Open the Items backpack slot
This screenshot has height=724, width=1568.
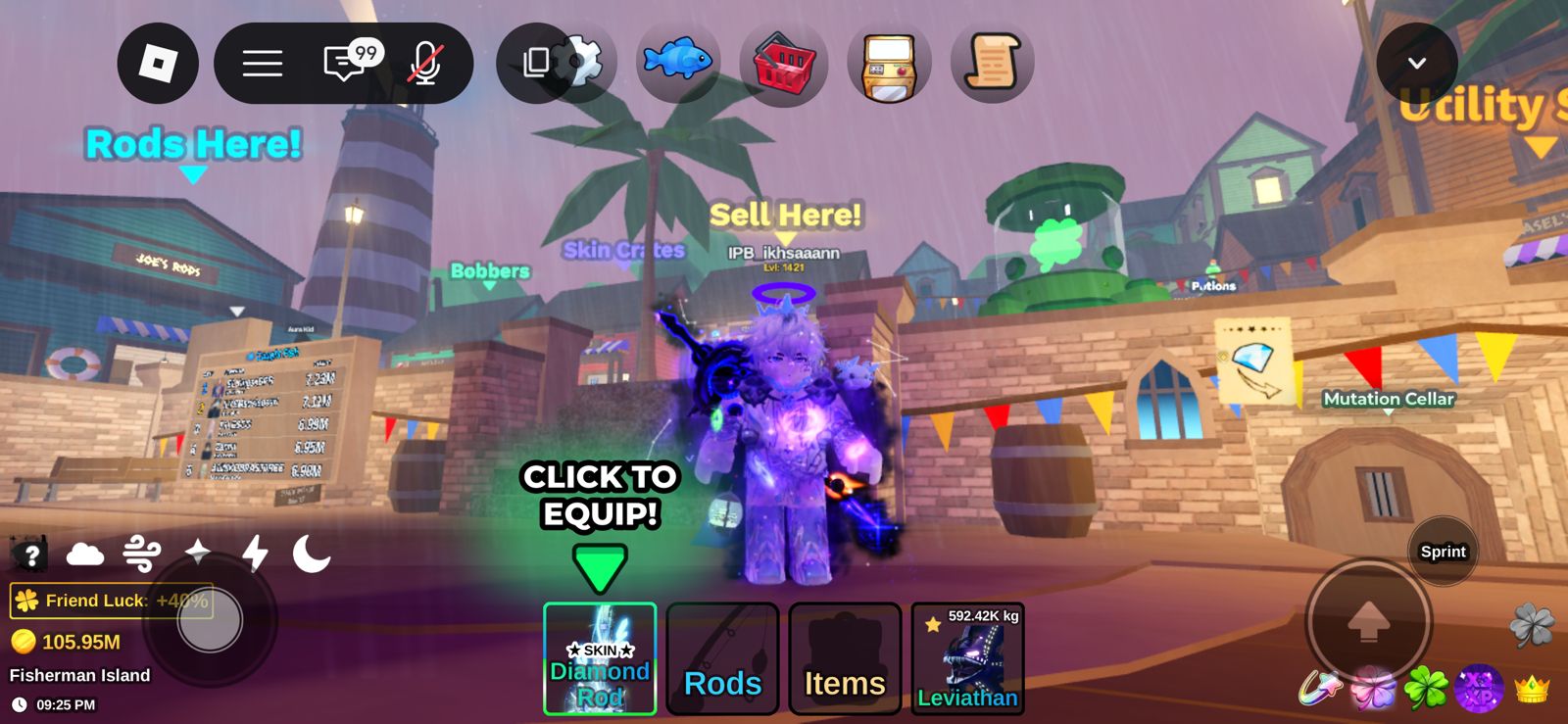click(x=845, y=658)
